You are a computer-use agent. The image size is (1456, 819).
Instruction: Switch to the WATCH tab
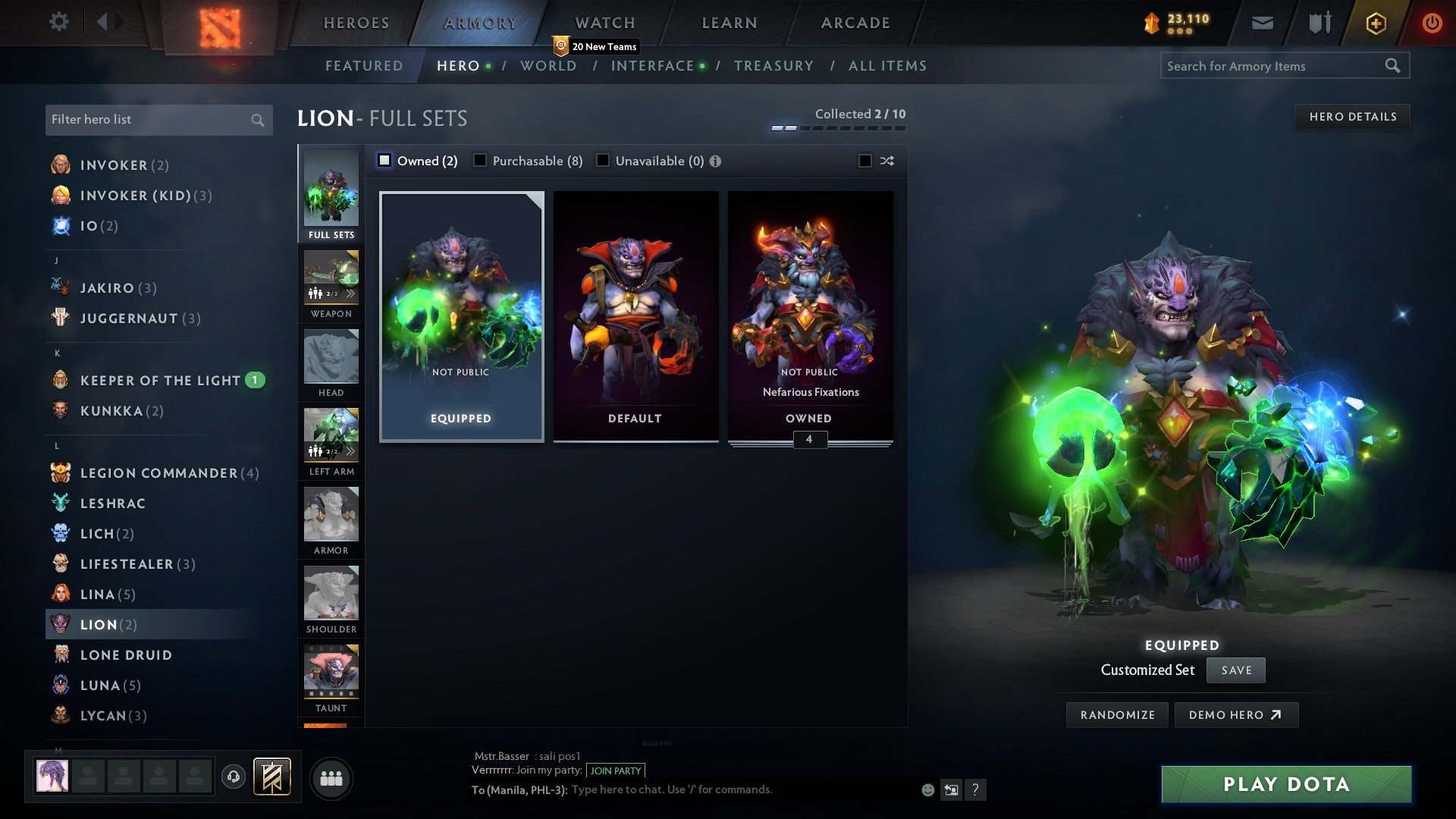[x=603, y=23]
